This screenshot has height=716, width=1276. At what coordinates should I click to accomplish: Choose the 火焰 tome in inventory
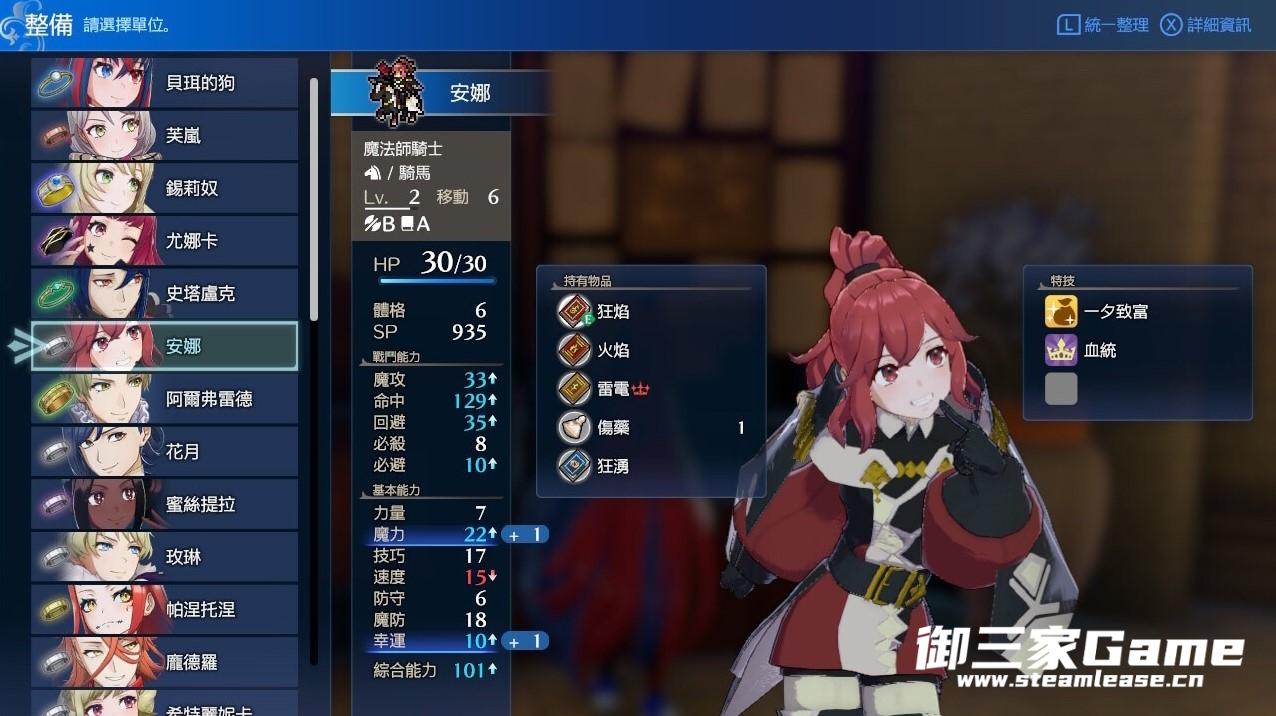click(612, 350)
